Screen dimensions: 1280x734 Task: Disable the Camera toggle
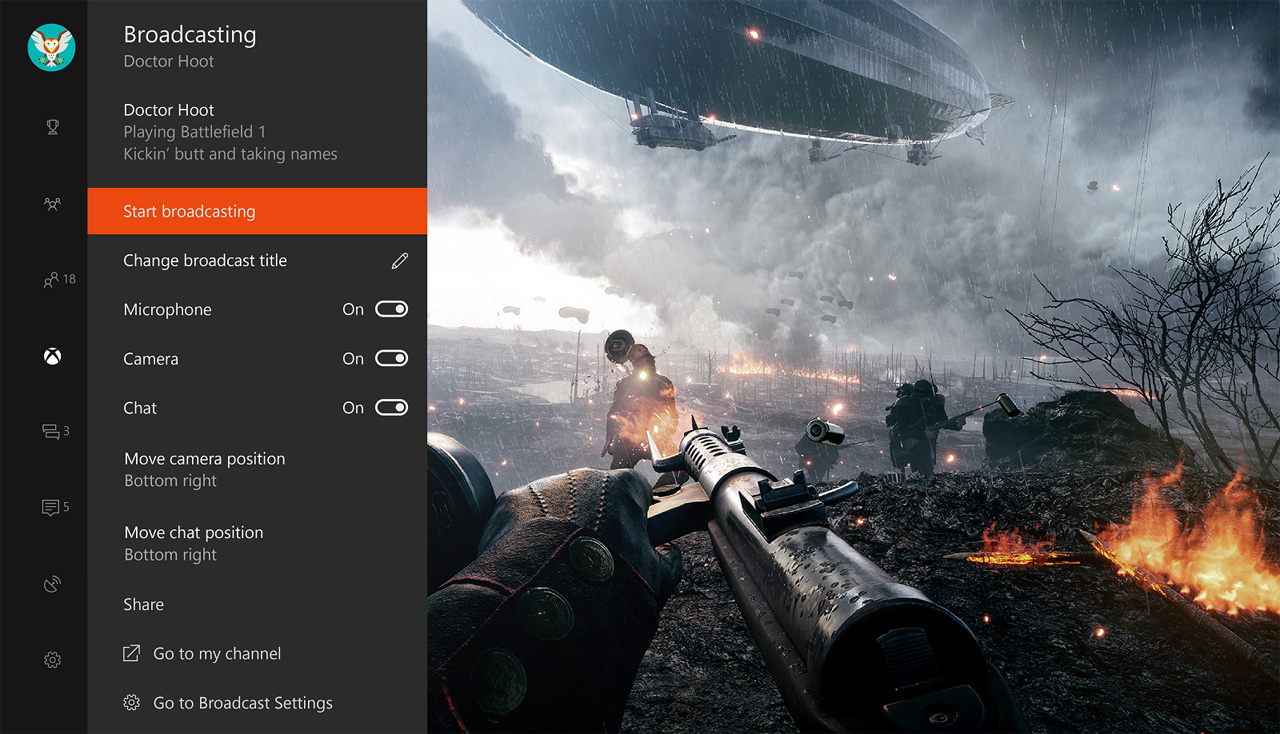point(390,358)
